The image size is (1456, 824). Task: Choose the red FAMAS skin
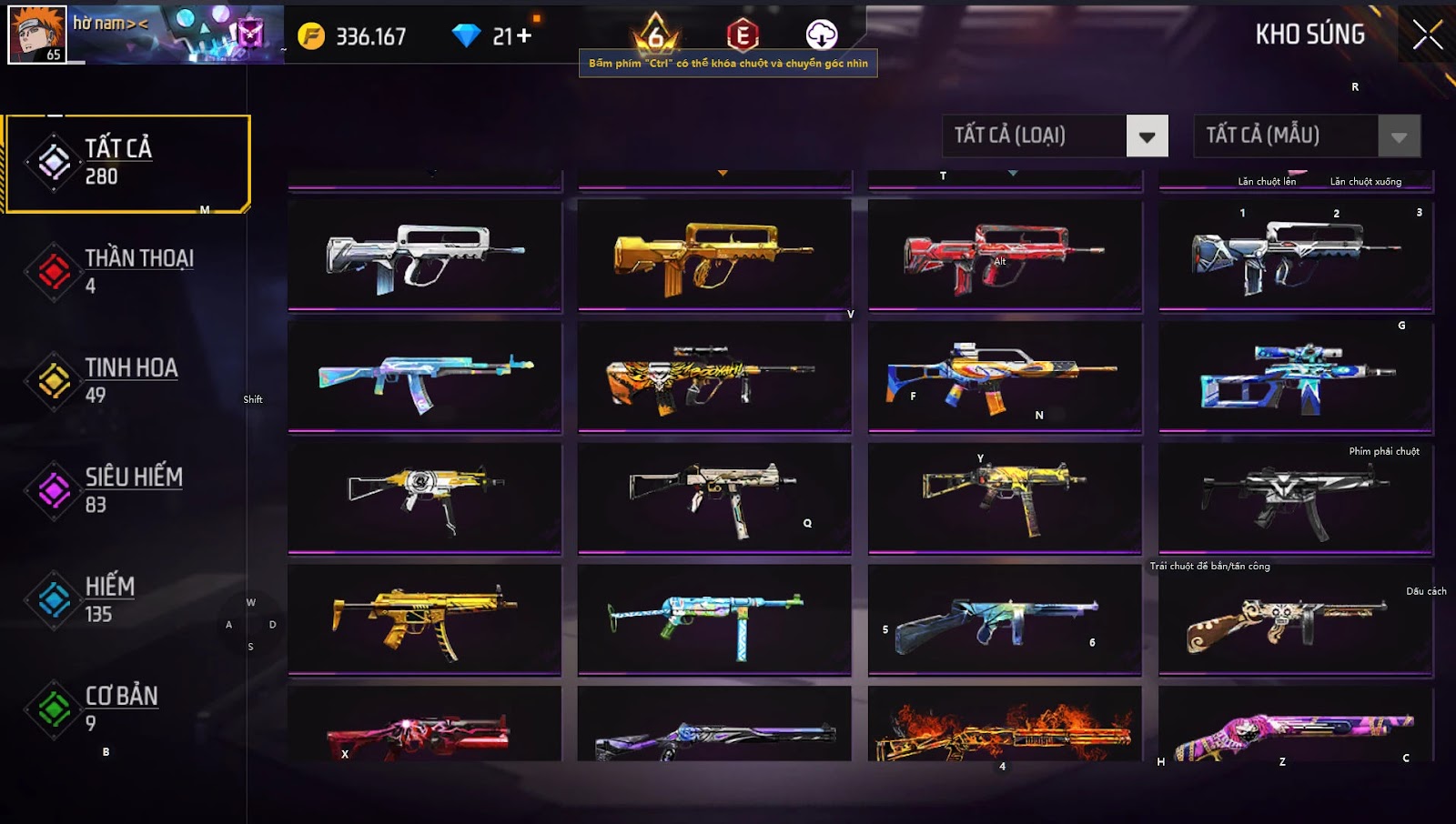(1004, 256)
